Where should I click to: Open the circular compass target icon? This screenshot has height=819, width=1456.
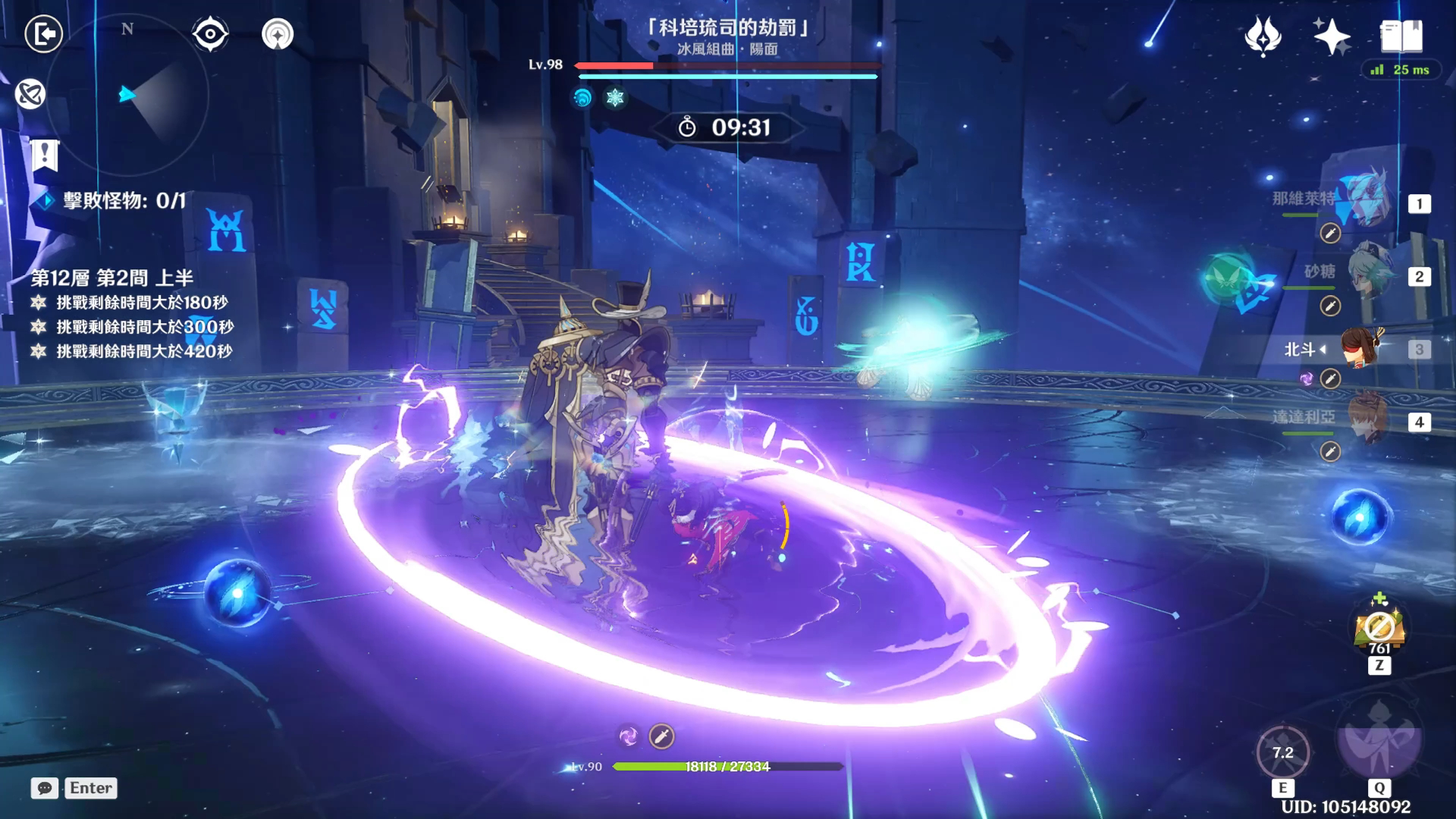278,34
